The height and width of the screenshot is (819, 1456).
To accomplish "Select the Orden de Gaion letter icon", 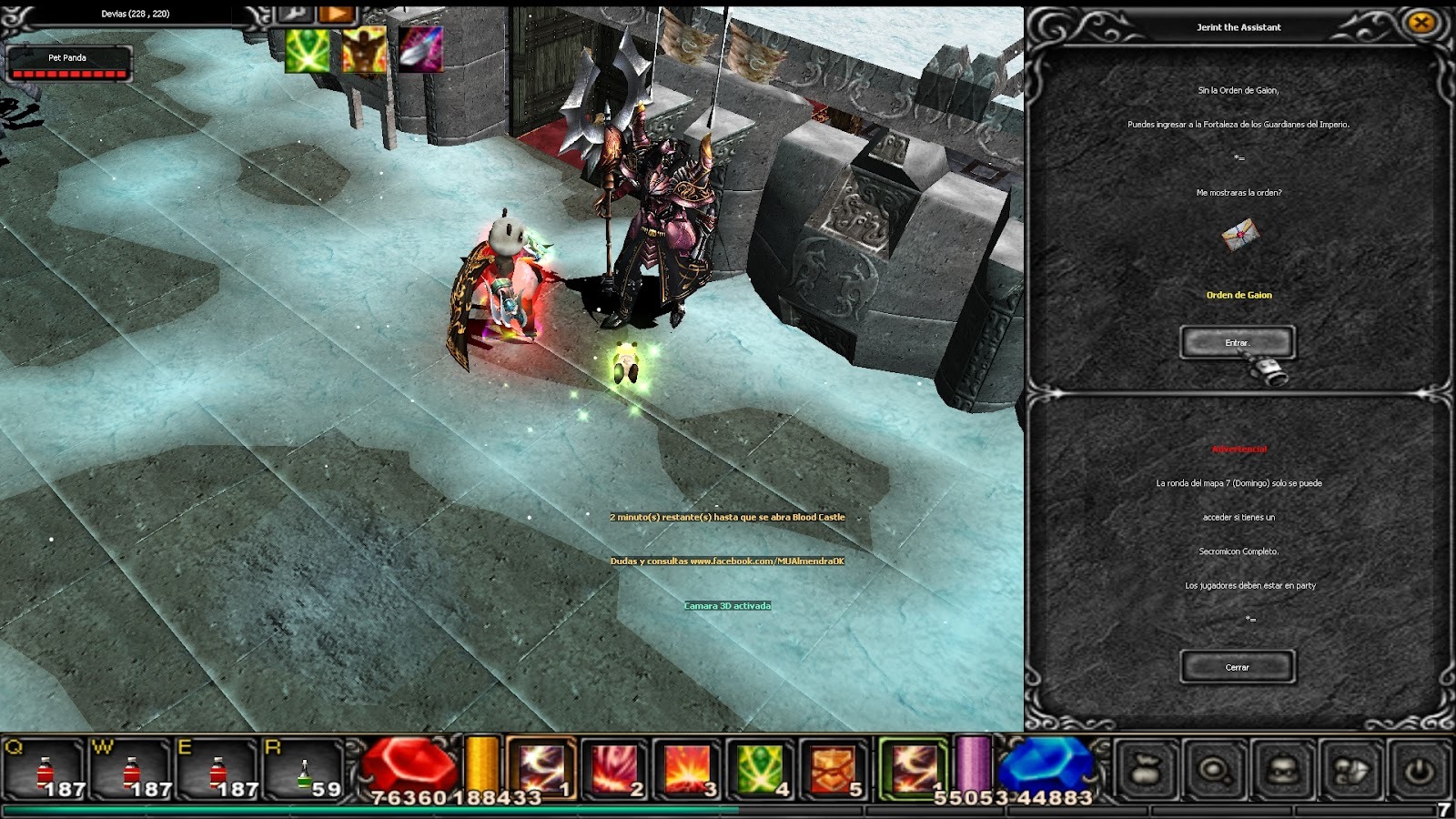I will (1239, 235).
